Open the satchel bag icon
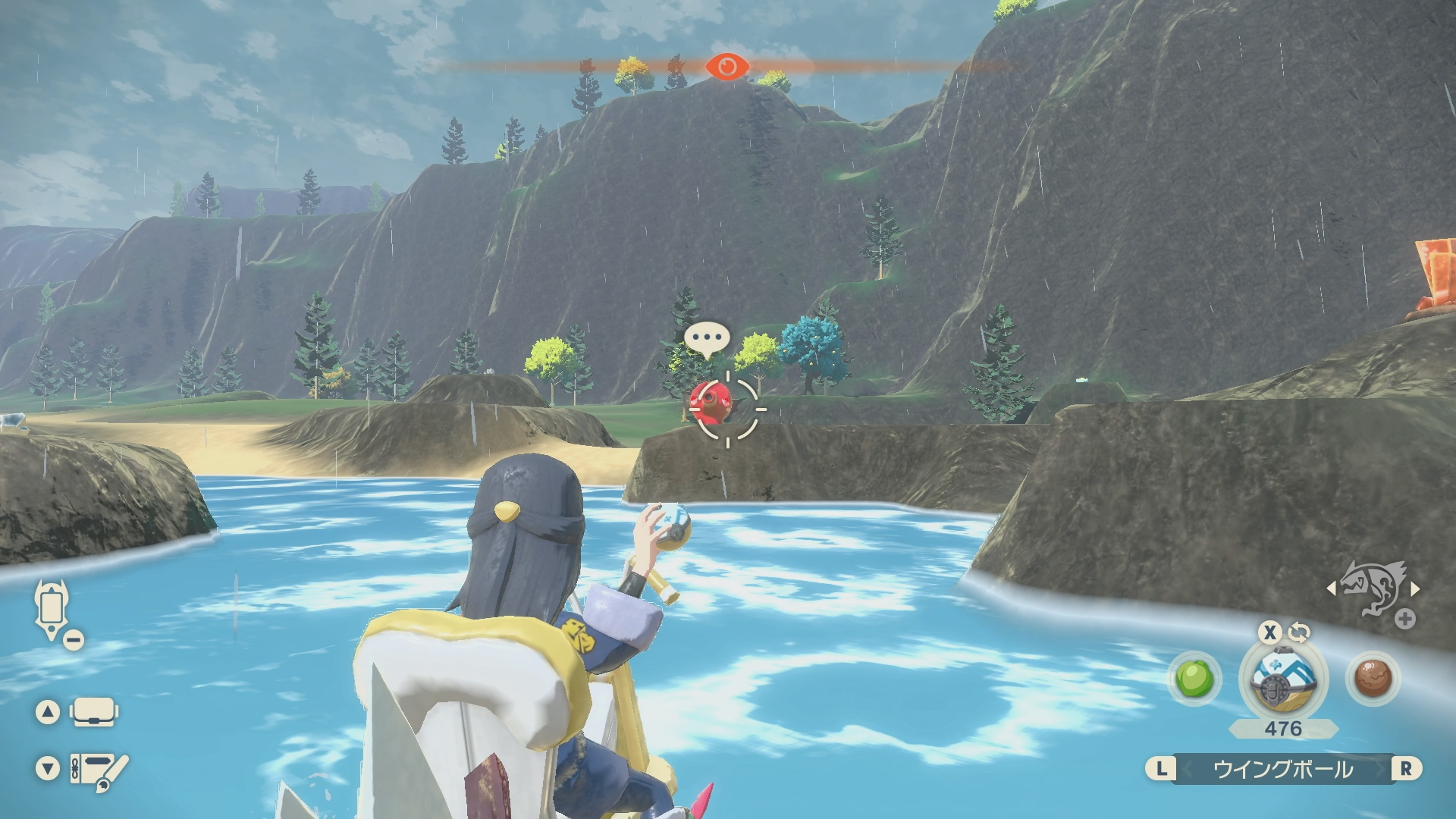Viewport: 1456px width, 819px height. pos(93,712)
